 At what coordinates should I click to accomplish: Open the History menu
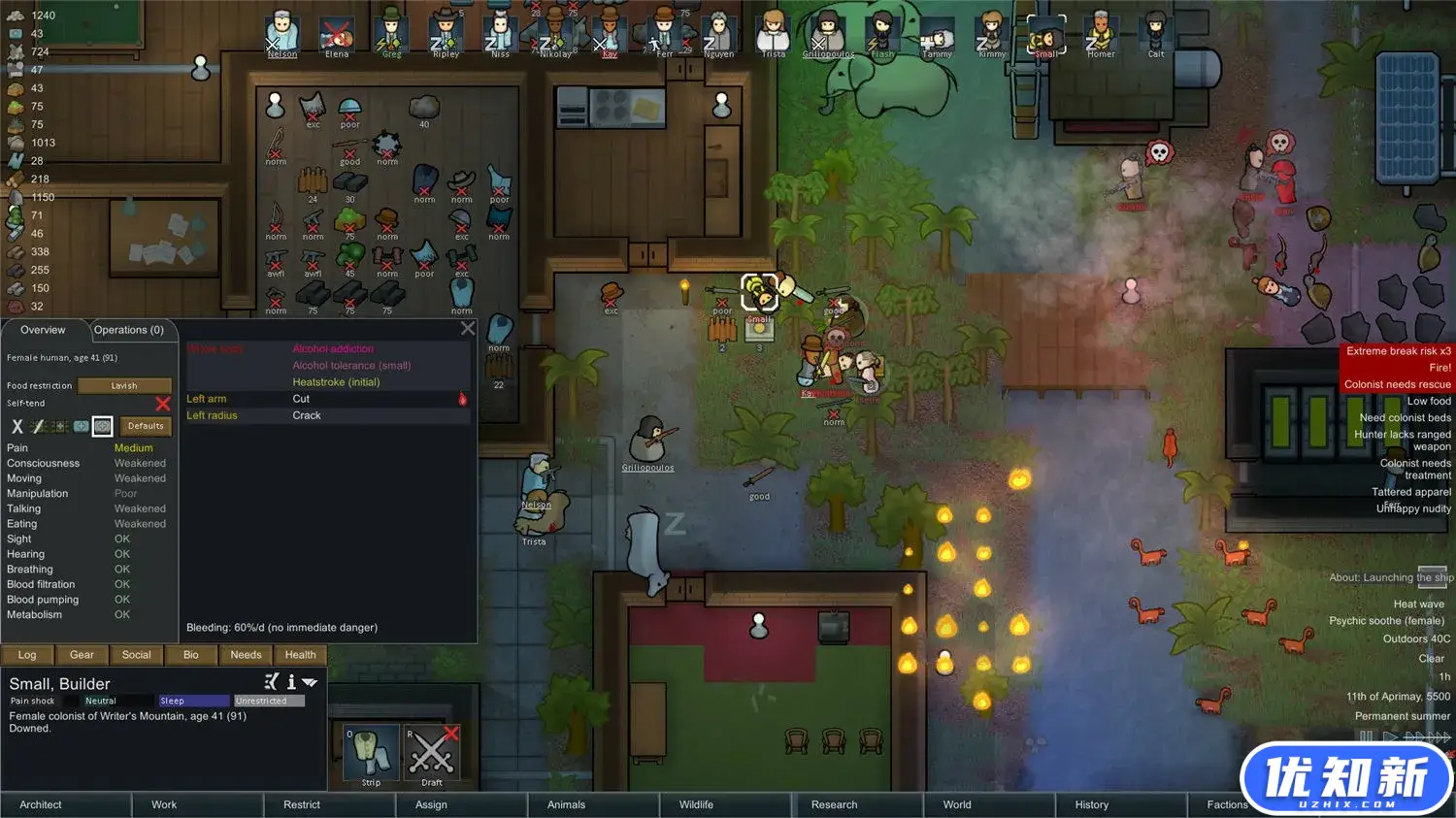(1091, 804)
